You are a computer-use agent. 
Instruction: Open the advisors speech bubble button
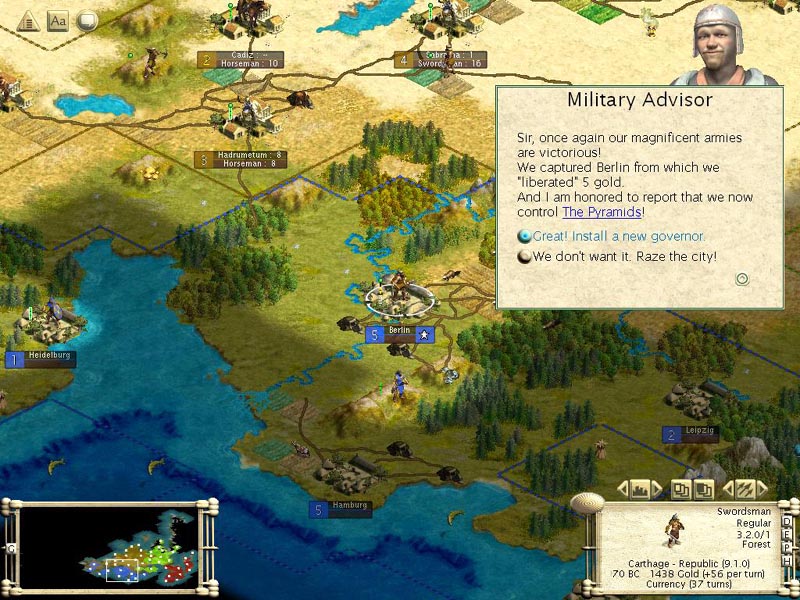(87, 19)
